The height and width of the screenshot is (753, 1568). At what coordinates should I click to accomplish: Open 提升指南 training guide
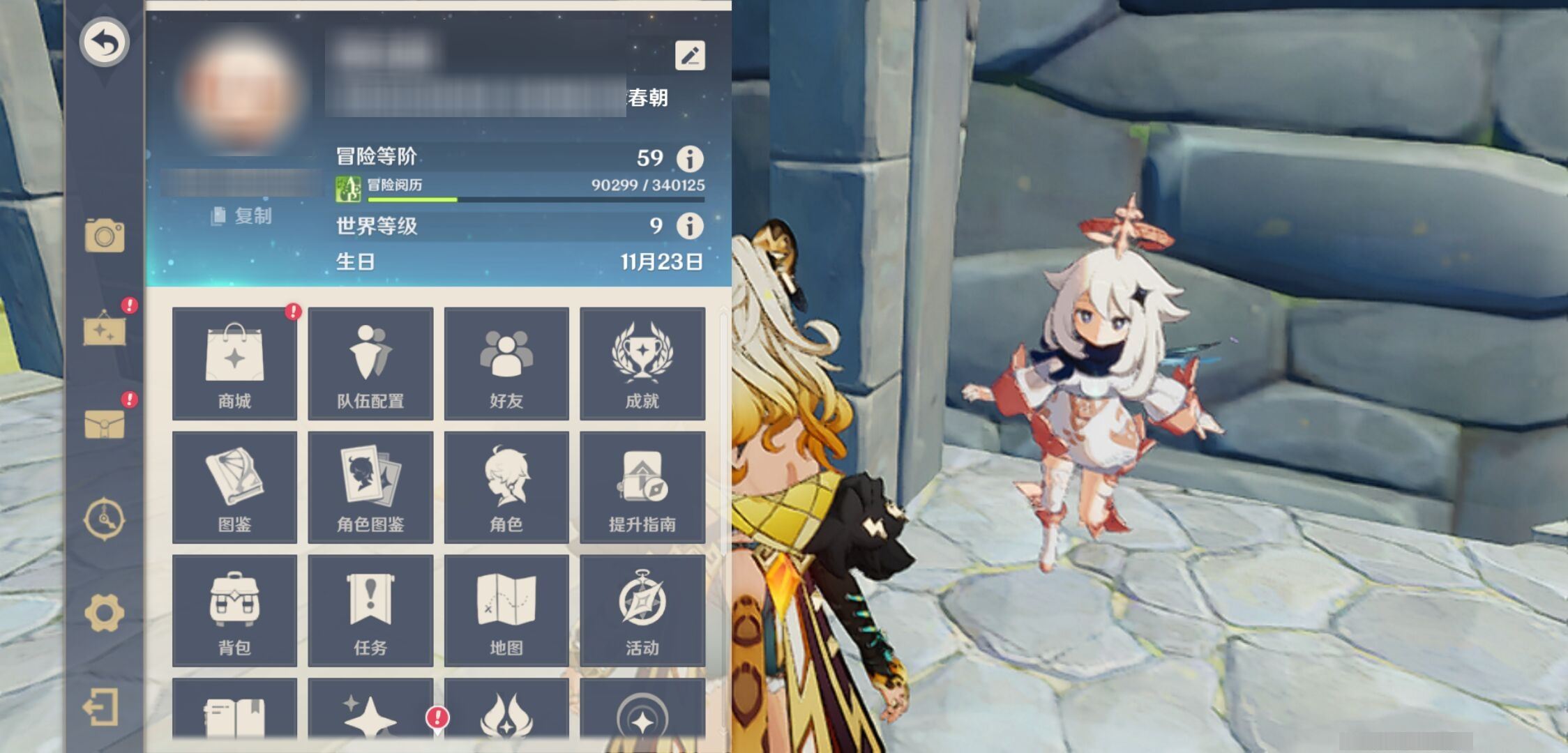(642, 487)
